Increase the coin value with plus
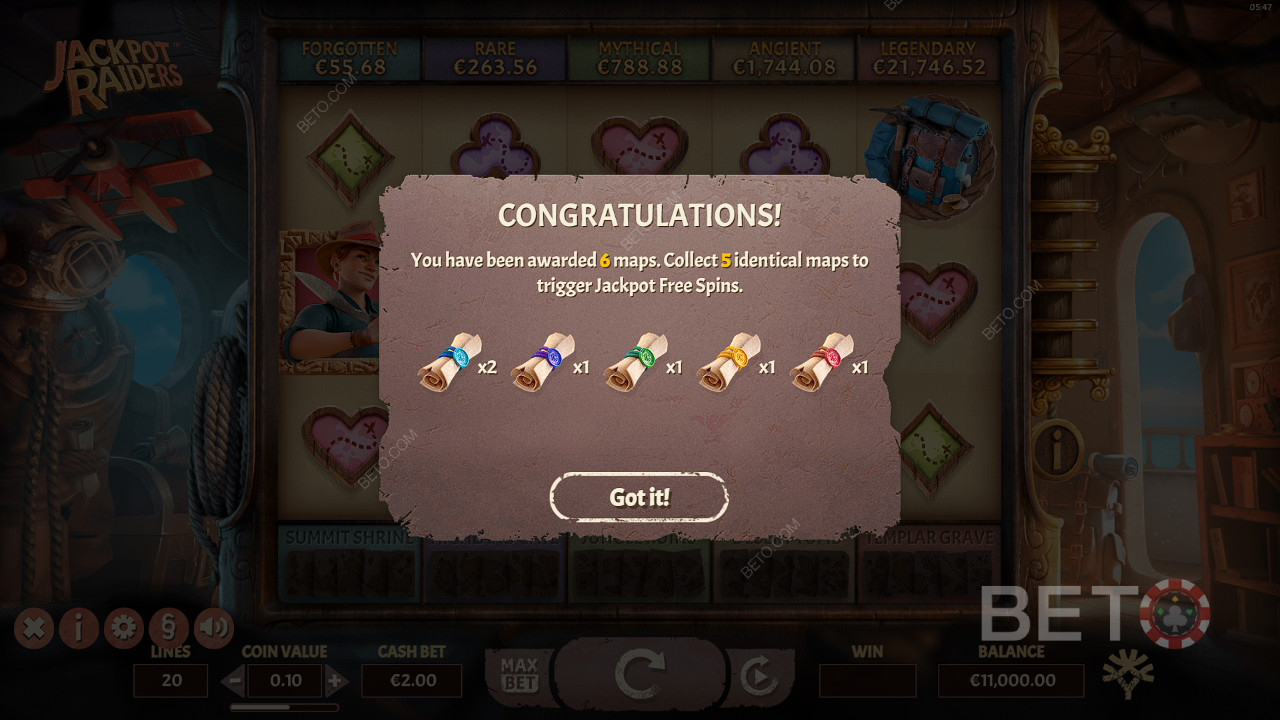Screen dimensions: 1280x720 (x=336, y=682)
